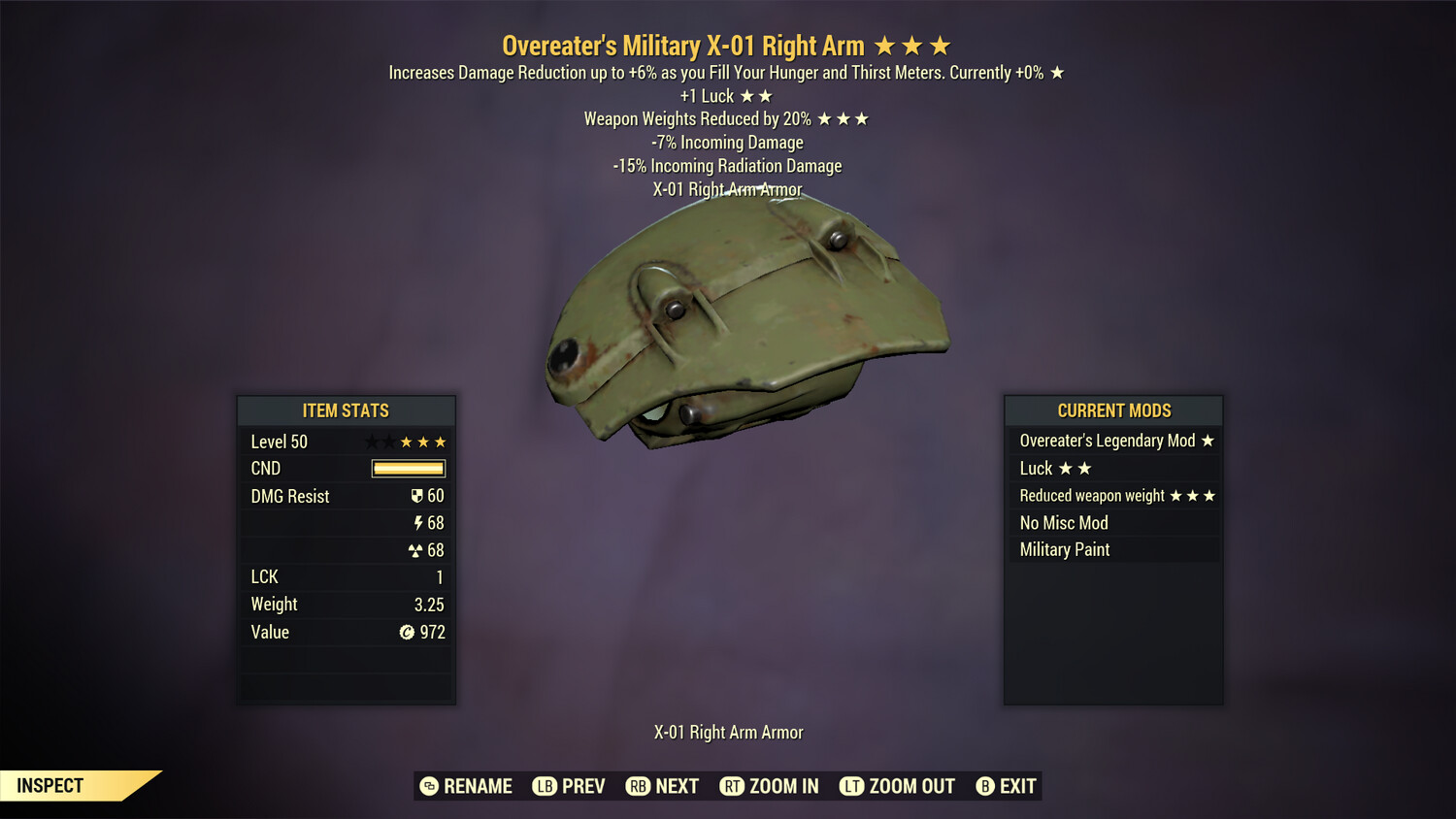This screenshot has height=819, width=1456.
Task: Click the yellow CND condition bar
Action: pos(407,469)
